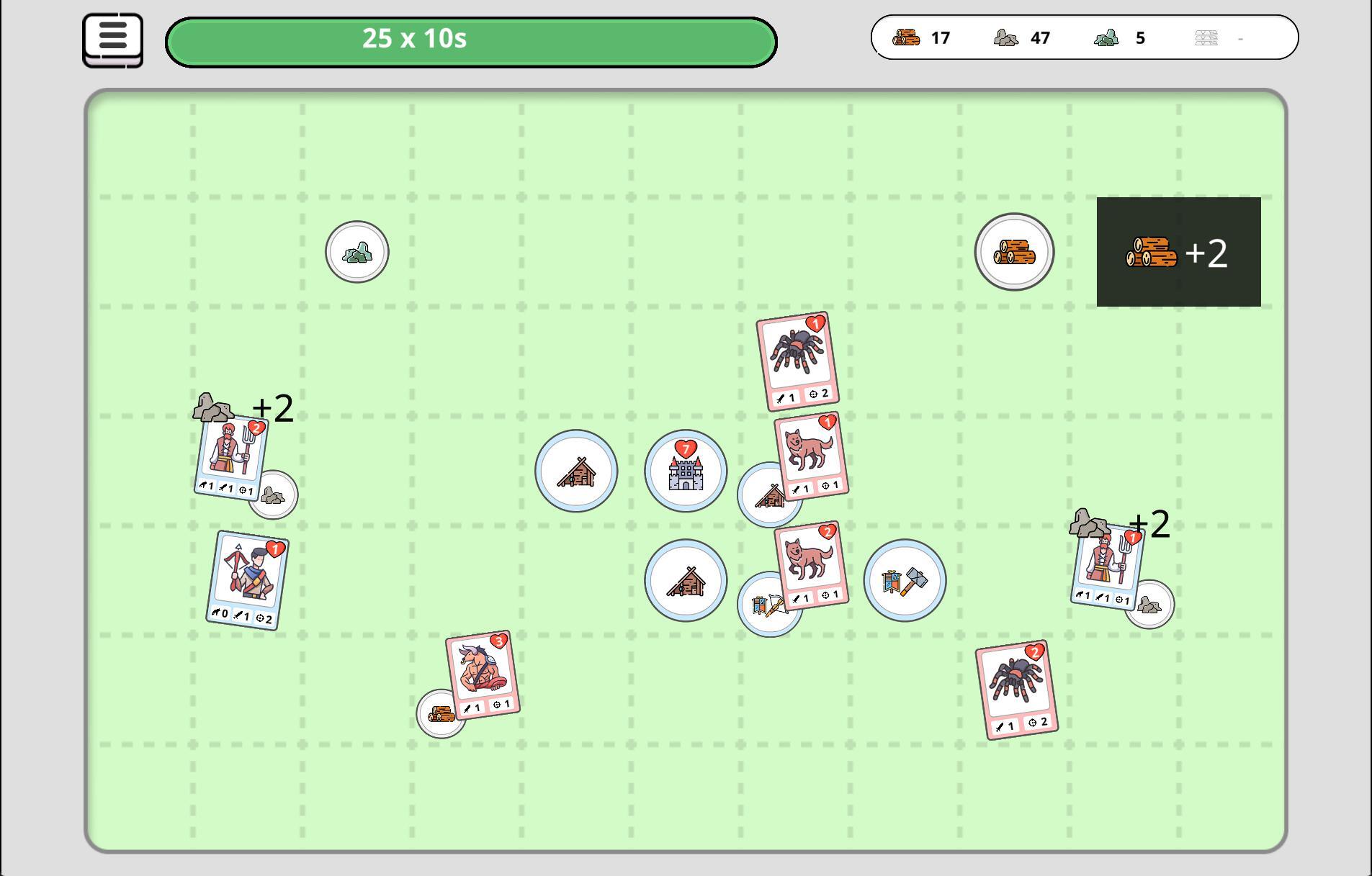Click the lower hut token below the castle
Screen dimensions: 1372x876
(x=686, y=579)
